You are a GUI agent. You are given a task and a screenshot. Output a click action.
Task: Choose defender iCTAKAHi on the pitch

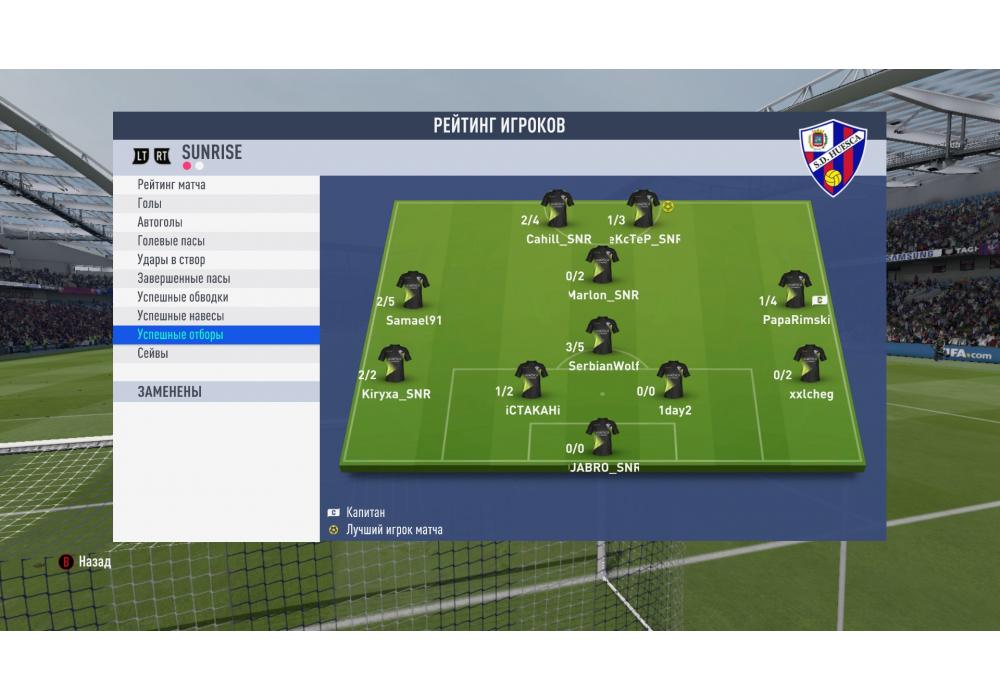pyautogui.click(x=529, y=380)
